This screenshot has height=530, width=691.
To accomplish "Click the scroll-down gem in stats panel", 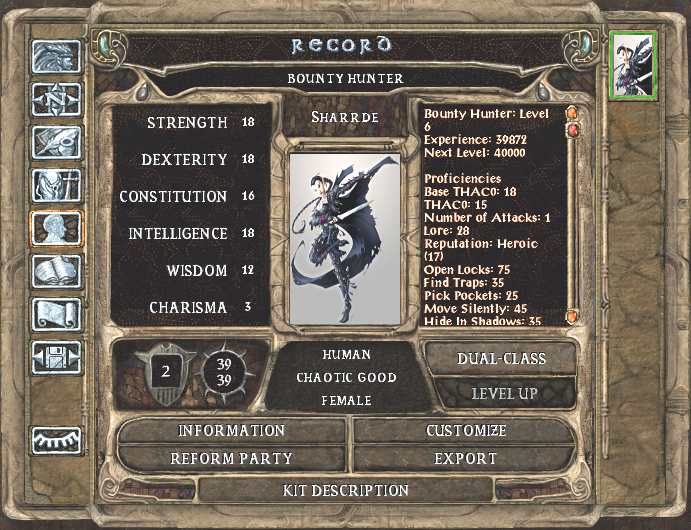I will pos(572,317).
